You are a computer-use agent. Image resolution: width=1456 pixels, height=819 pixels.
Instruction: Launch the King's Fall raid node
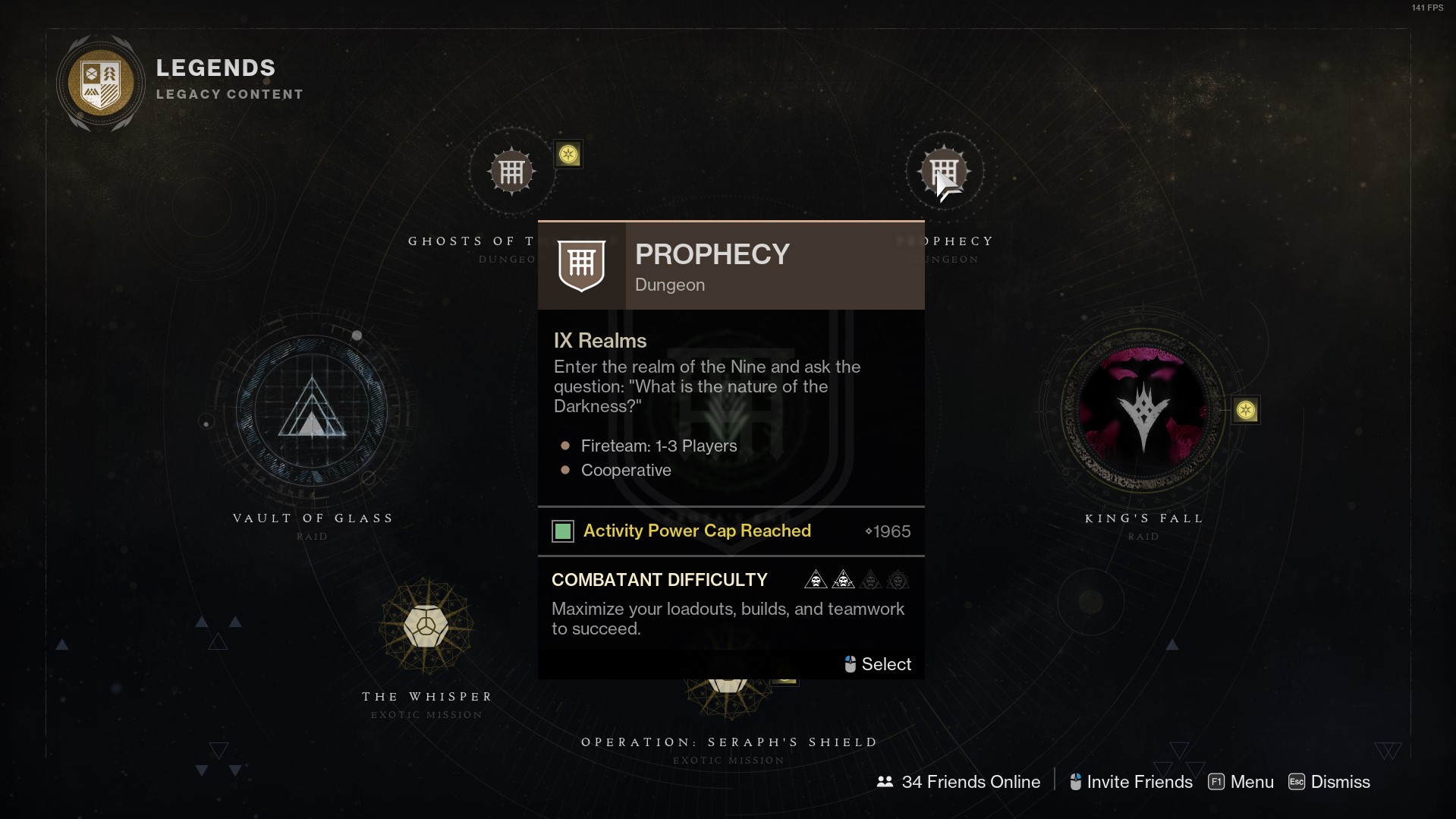click(1143, 411)
